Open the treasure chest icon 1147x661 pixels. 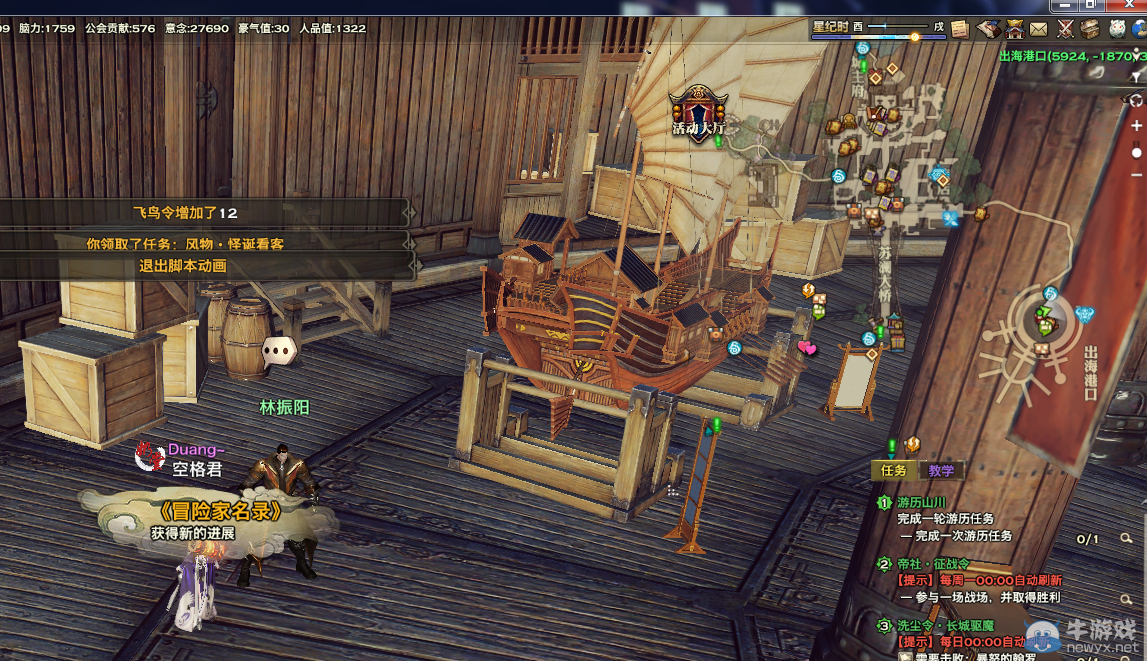pos(1090,29)
